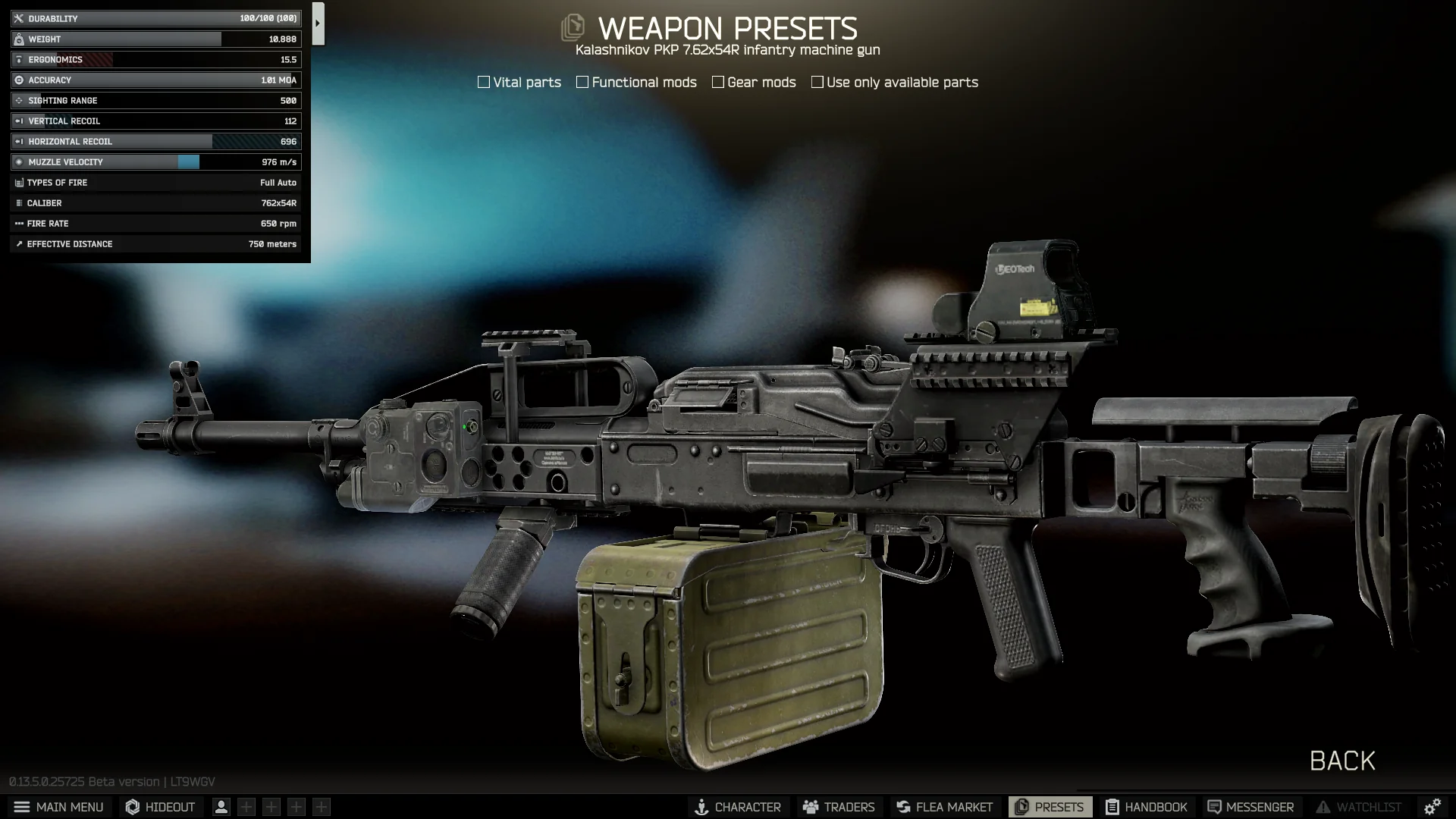Check Use only available parts
Viewport: 1456px width, 819px height.
(x=817, y=82)
